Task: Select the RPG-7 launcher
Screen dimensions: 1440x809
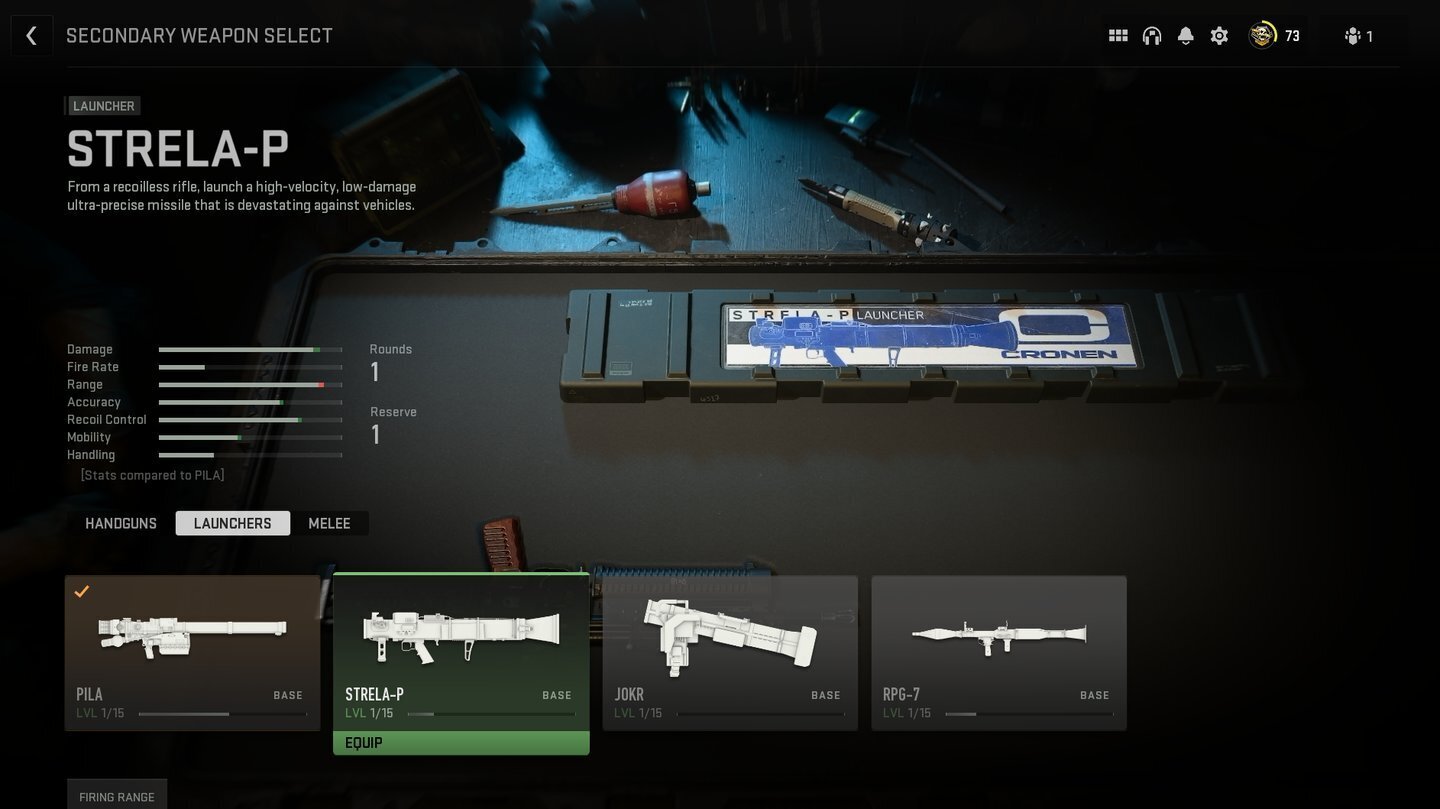Action: click(x=999, y=650)
